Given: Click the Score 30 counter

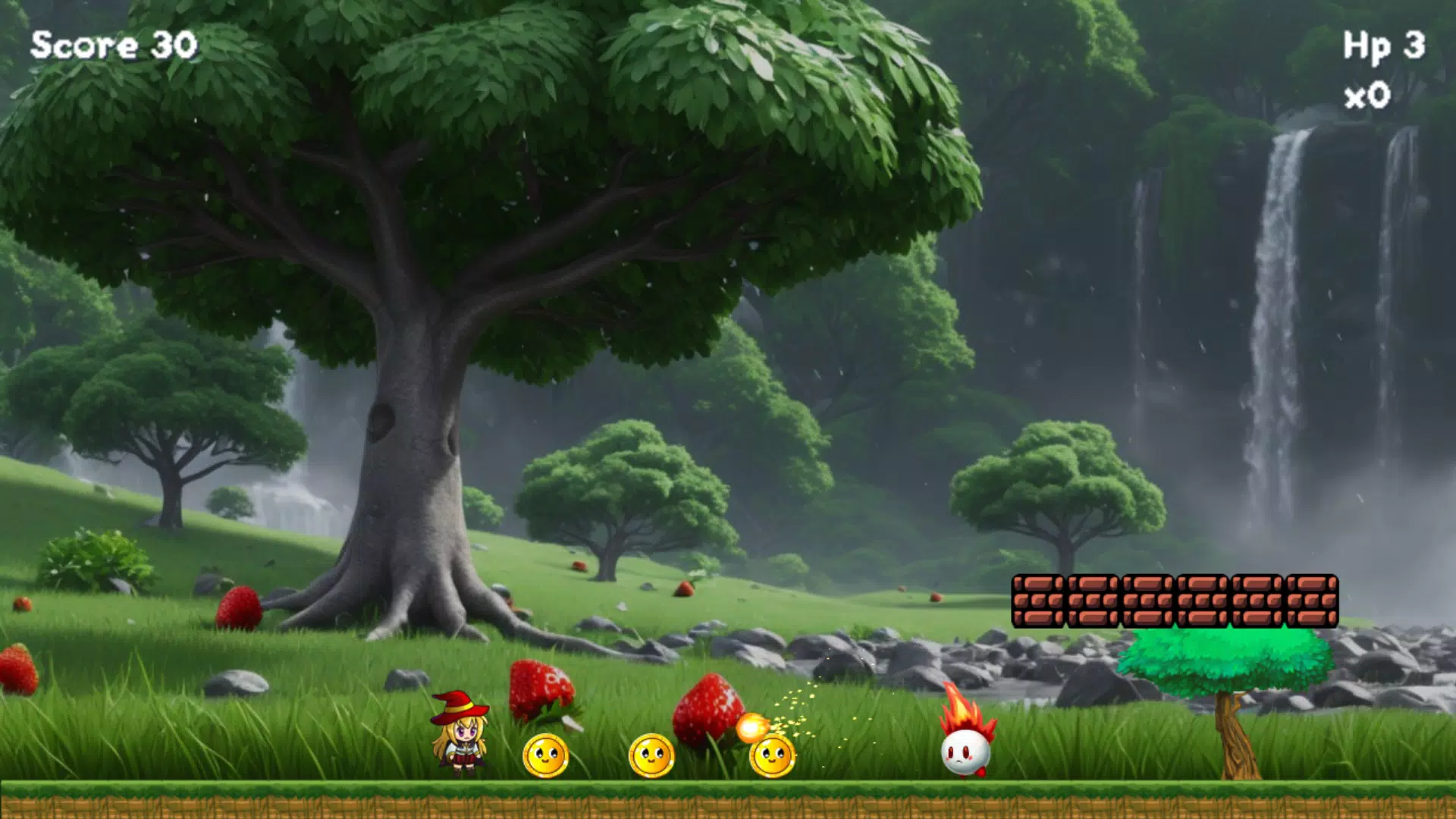Looking at the screenshot, I should (x=112, y=45).
